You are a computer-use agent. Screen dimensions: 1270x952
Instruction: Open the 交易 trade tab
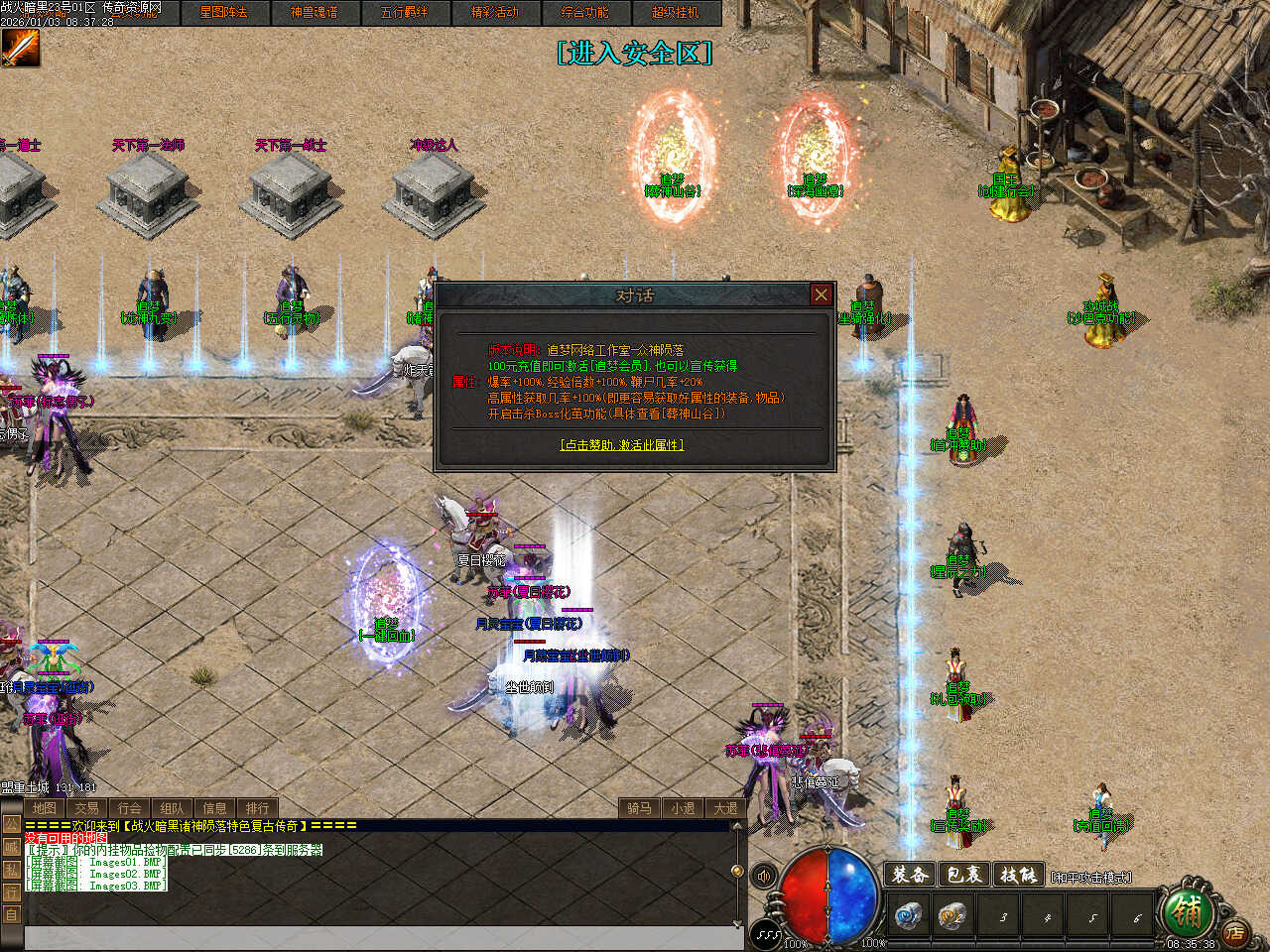(x=86, y=808)
